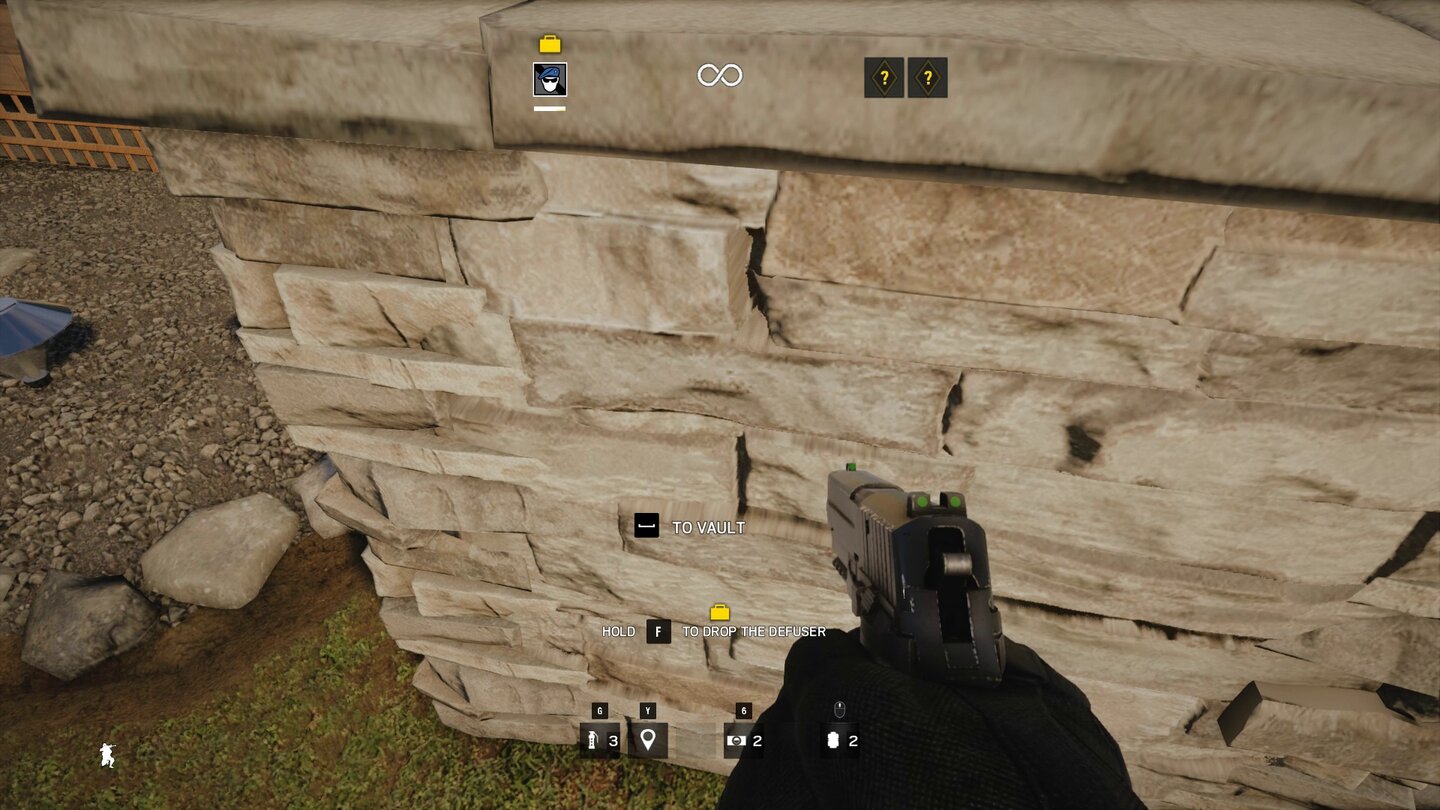1440x810 pixels.
Task: Click the Y keybind label above the ping
Action: click(x=646, y=713)
